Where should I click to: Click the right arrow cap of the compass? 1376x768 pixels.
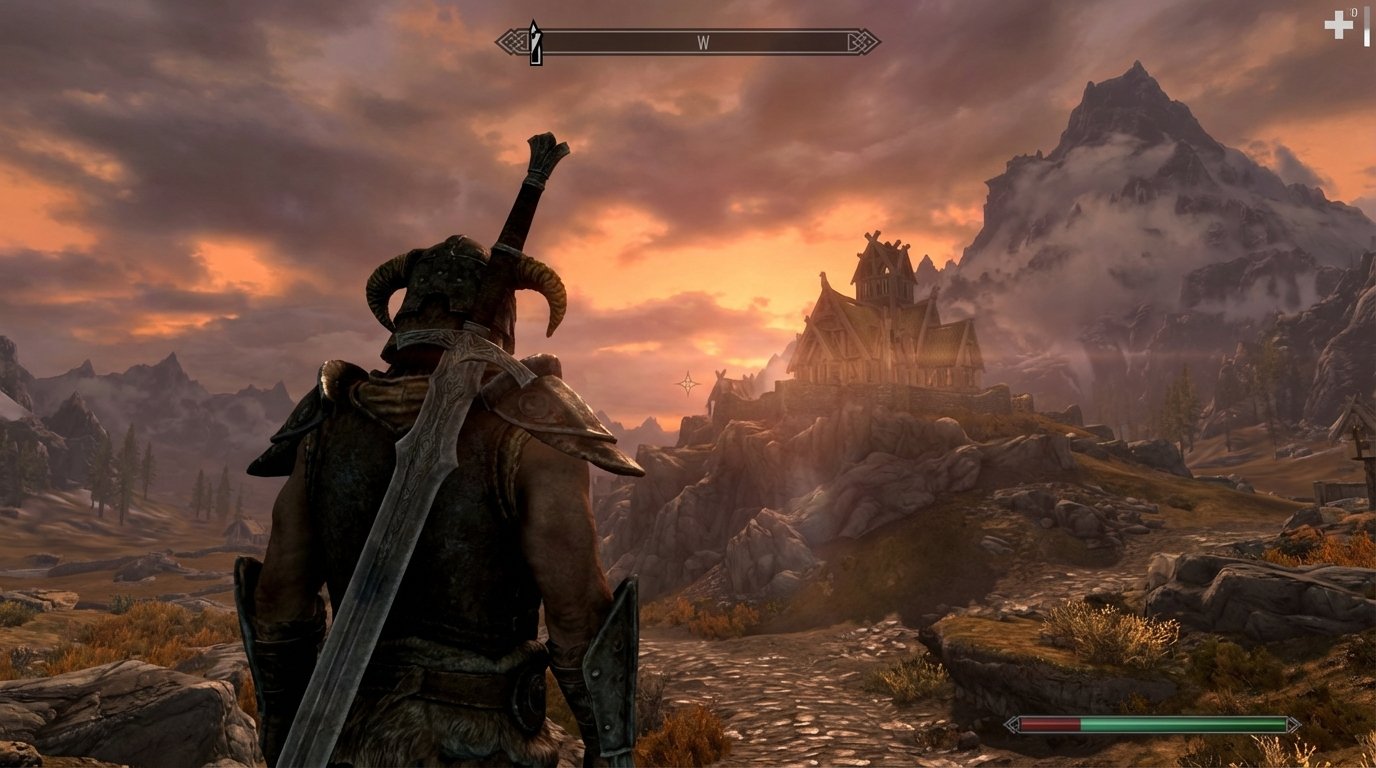[860, 43]
